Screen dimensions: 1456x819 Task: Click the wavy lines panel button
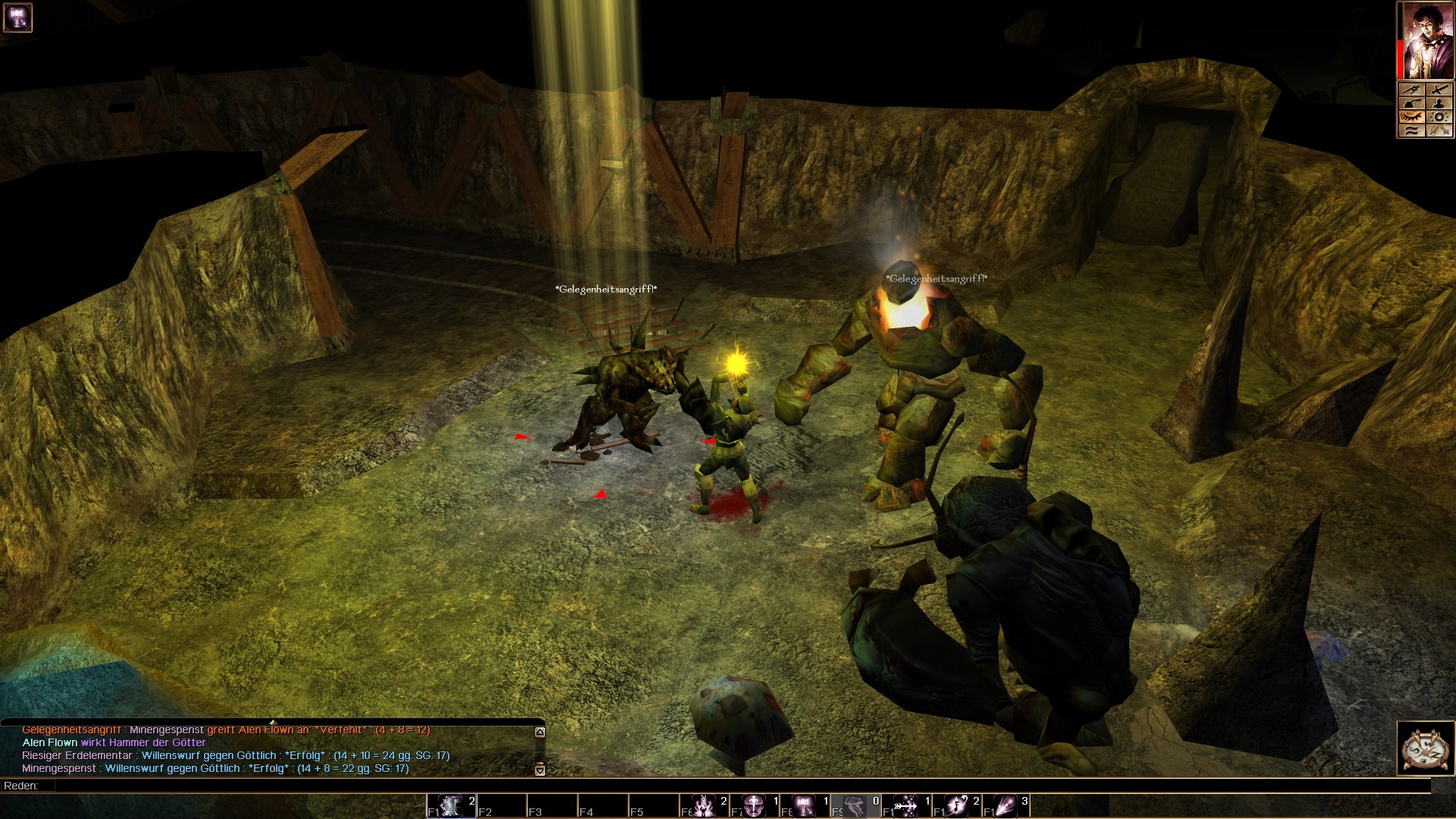point(1411,130)
